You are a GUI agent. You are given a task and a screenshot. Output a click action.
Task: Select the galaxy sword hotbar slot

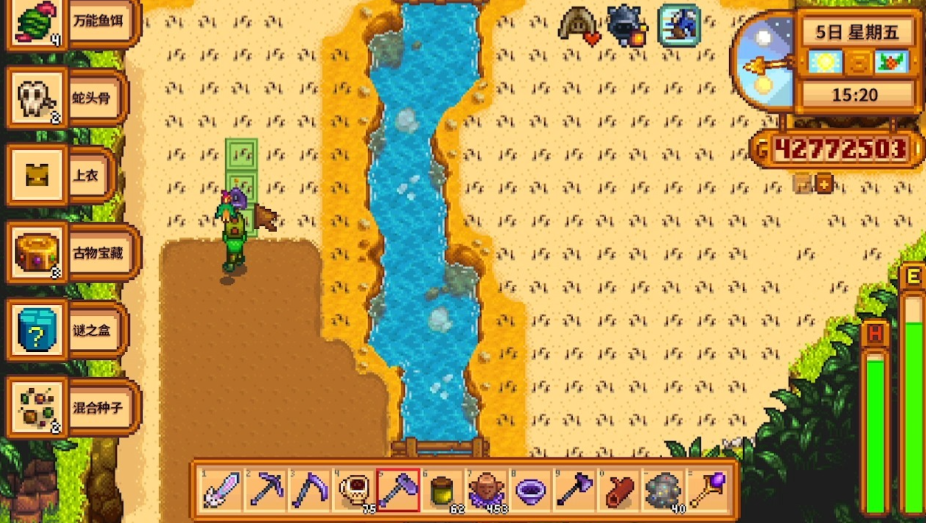pyautogui.click(x=221, y=490)
